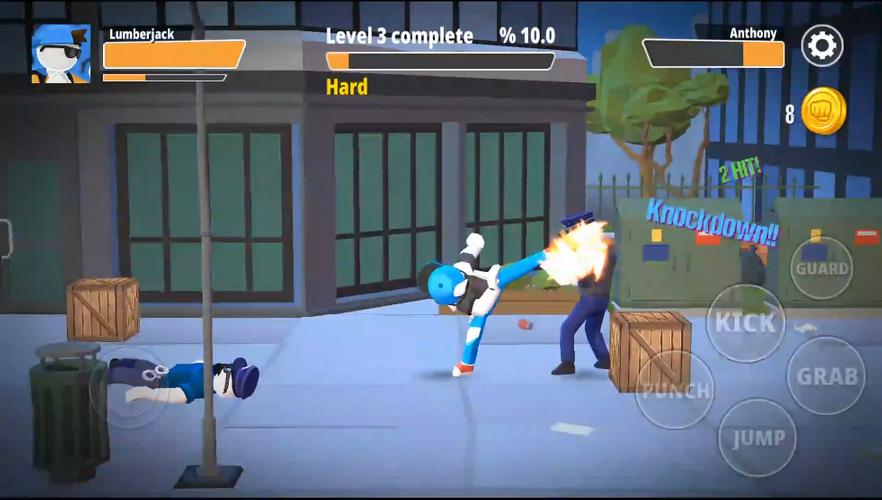Tap the PUNCH attack button
Screen dimensions: 882x500
[x=675, y=389]
